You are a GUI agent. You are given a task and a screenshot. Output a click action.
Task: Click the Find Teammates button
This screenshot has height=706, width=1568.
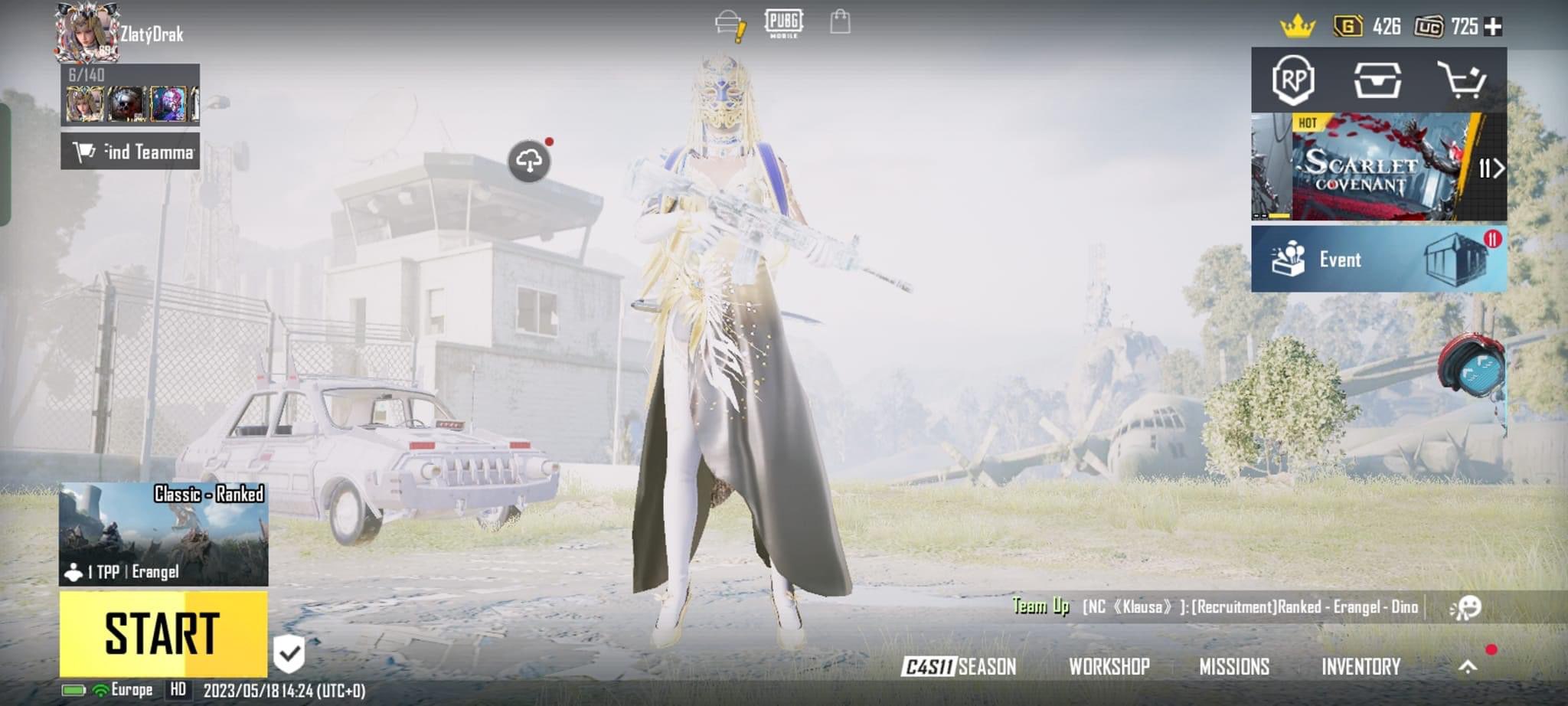(131, 152)
